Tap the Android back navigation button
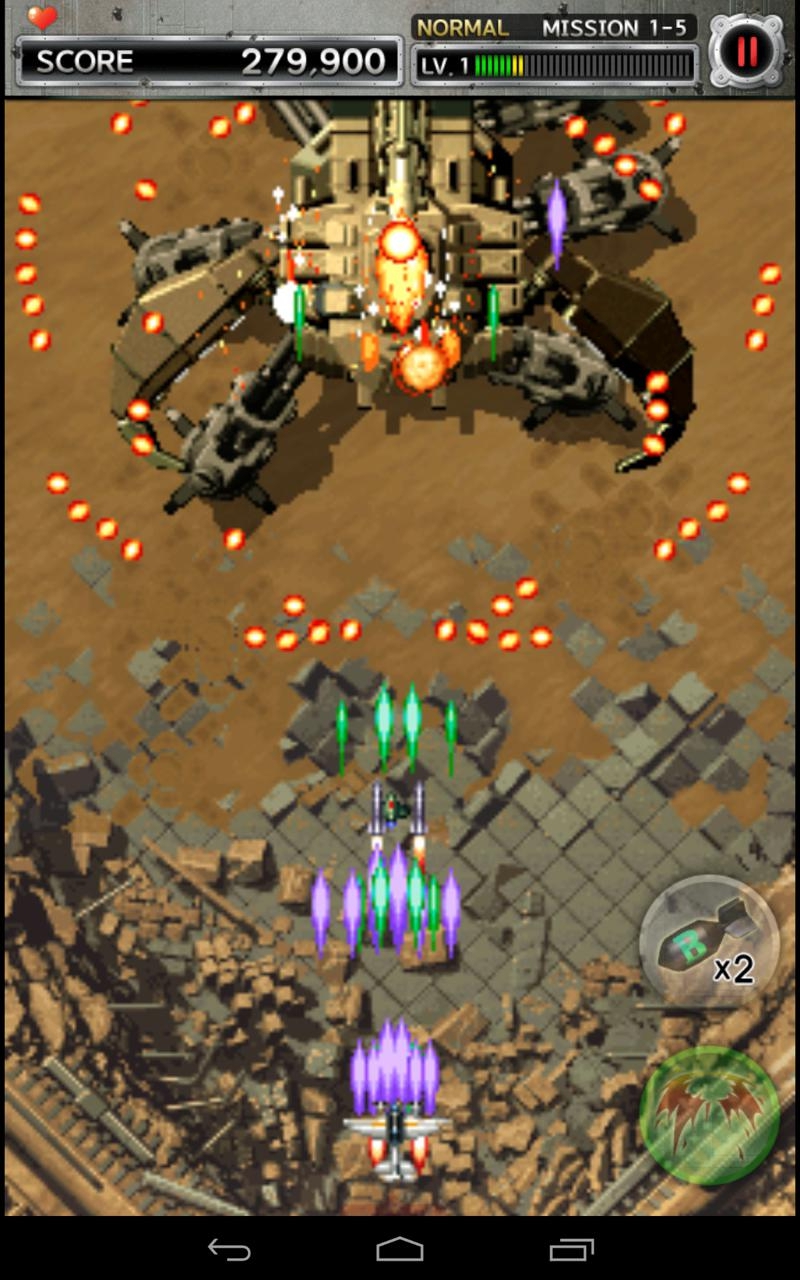The image size is (800, 1280). pyautogui.click(x=229, y=1249)
